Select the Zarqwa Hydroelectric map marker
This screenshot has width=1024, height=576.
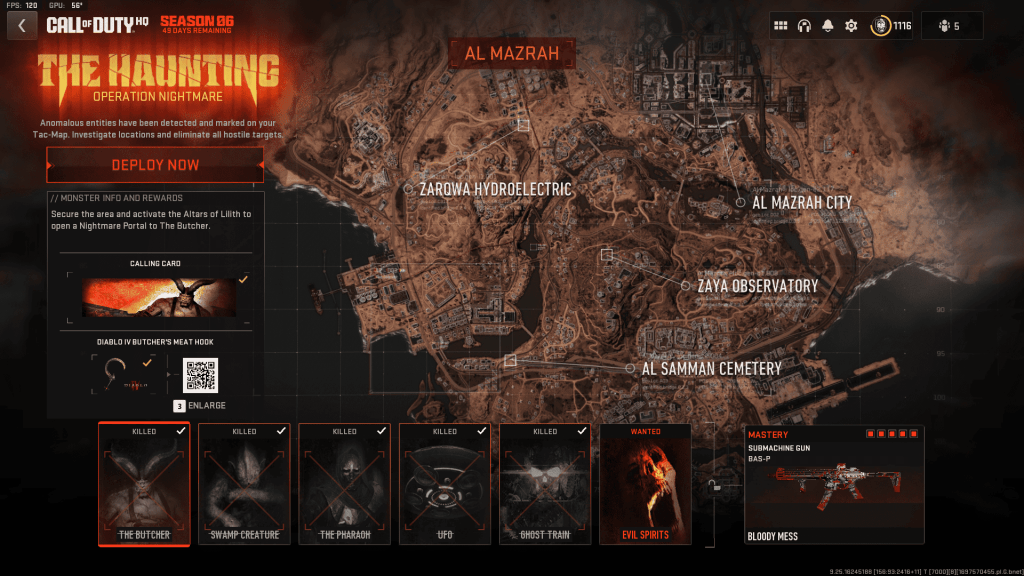point(408,188)
